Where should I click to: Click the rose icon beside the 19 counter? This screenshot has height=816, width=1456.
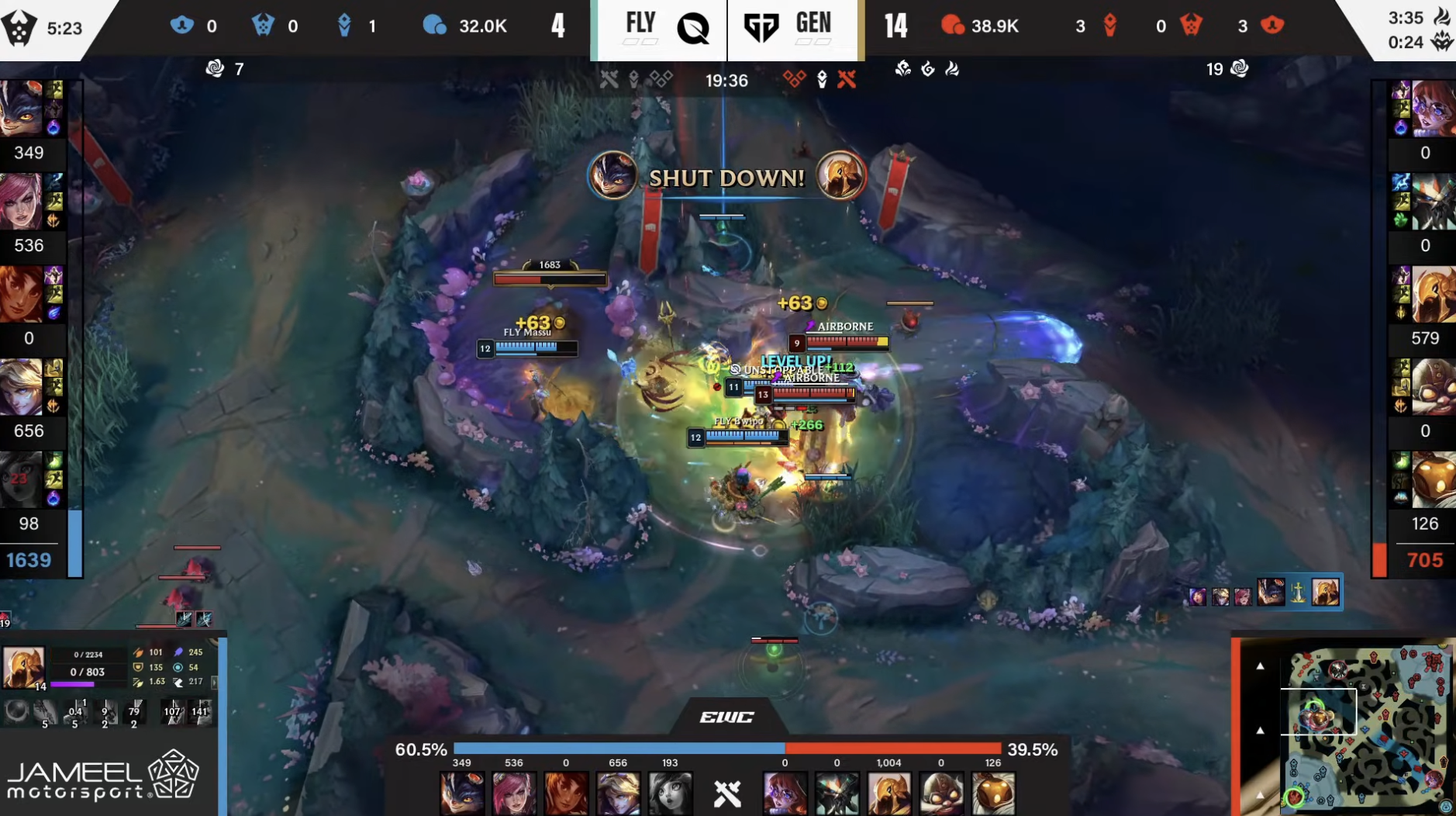[x=1238, y=69]
